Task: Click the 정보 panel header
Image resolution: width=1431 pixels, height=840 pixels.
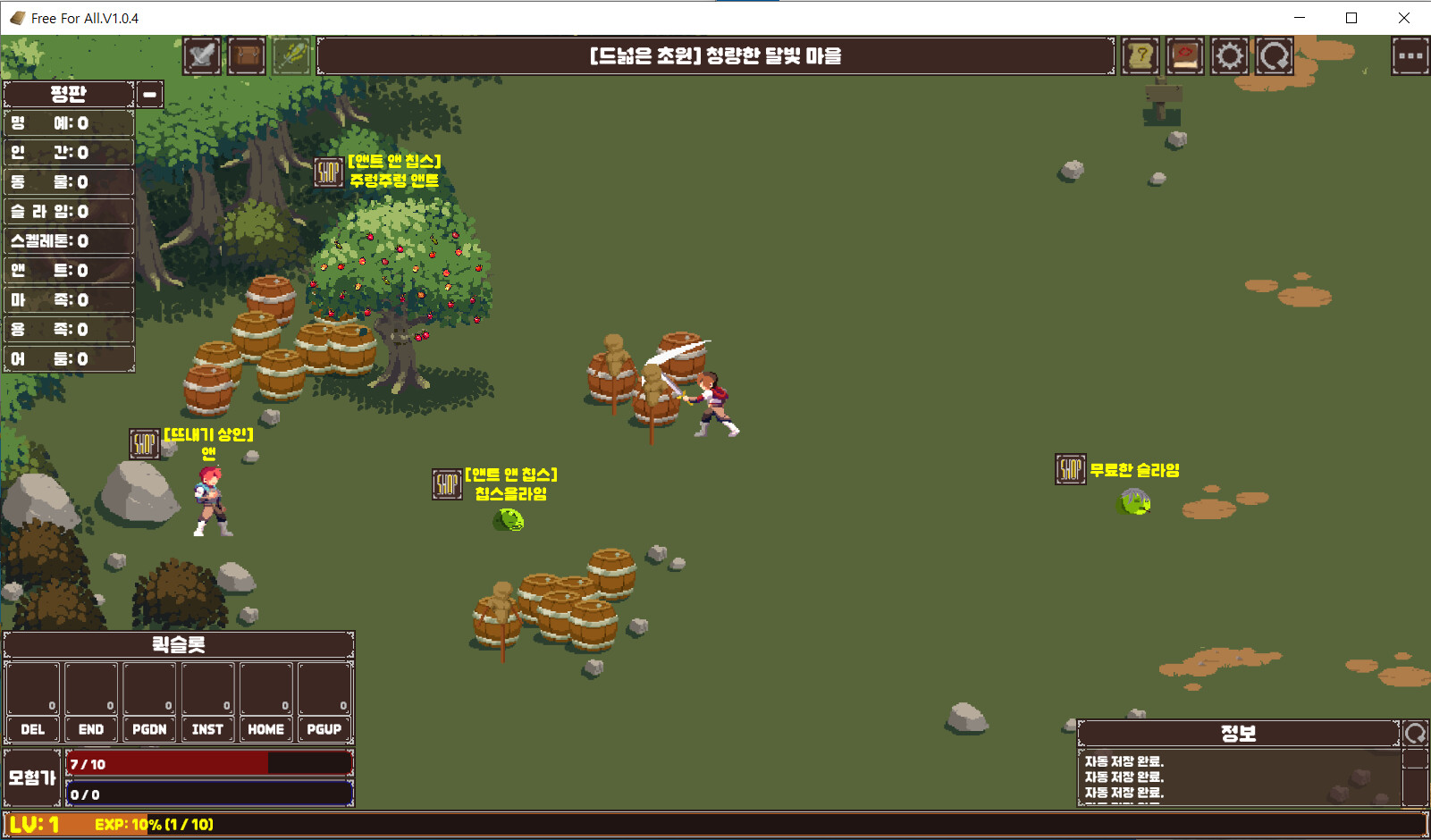Action: coord(1239,732)
